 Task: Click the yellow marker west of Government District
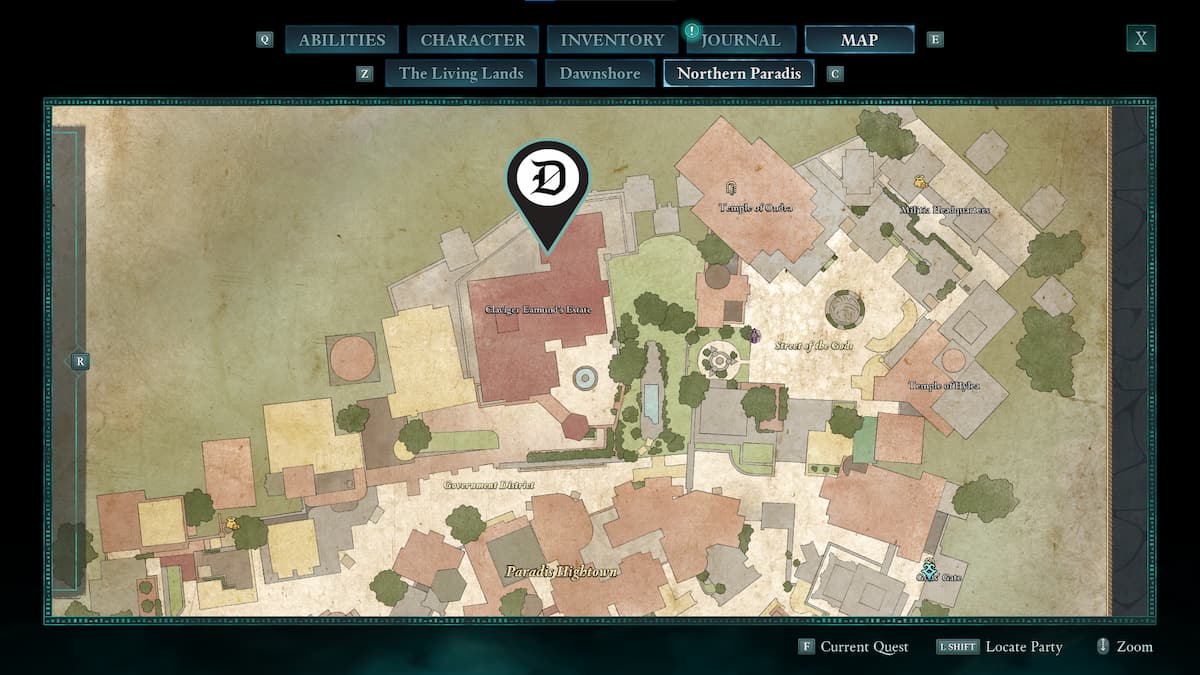click(x=232, y=522)
